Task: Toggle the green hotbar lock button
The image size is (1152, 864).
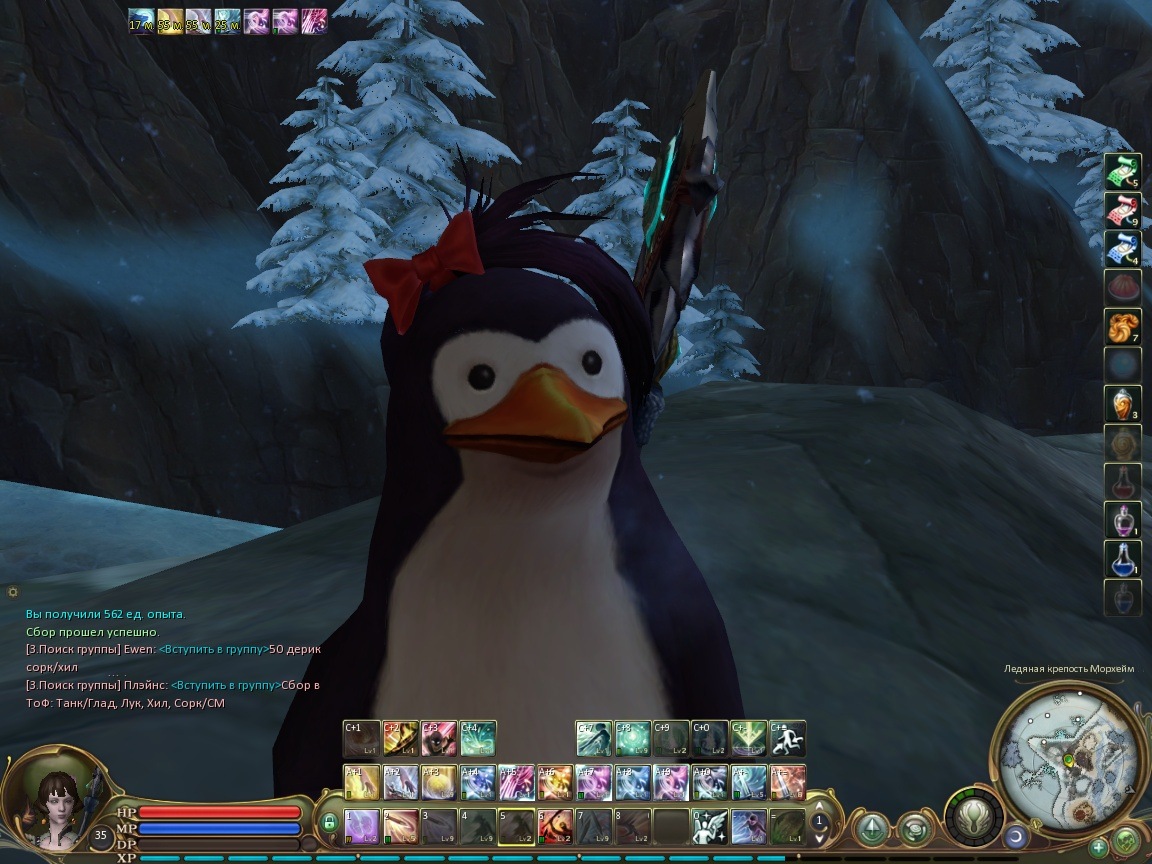Action: click(328, 823)
